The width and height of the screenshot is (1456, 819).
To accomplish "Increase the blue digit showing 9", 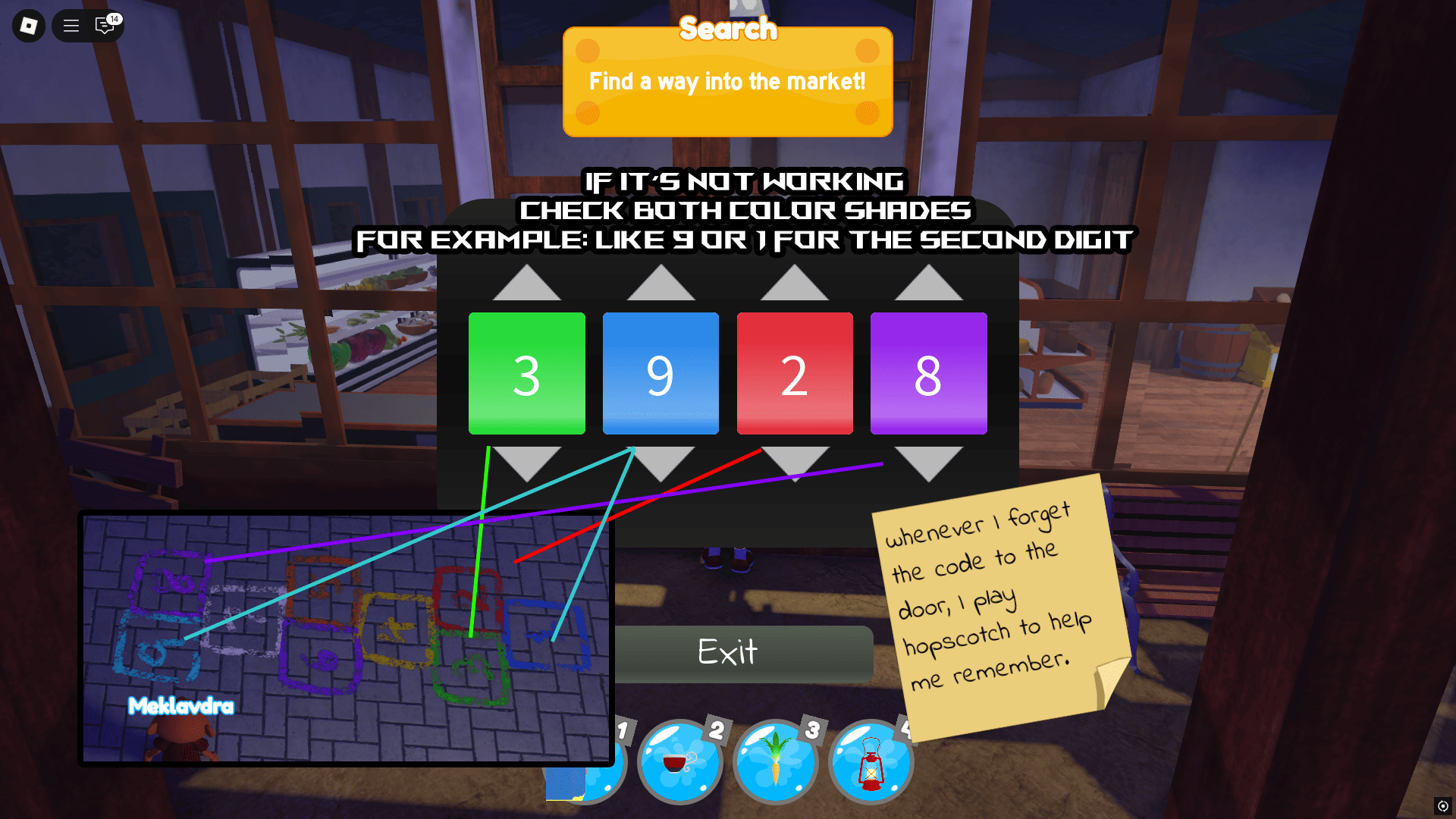I will coord(661,287).
